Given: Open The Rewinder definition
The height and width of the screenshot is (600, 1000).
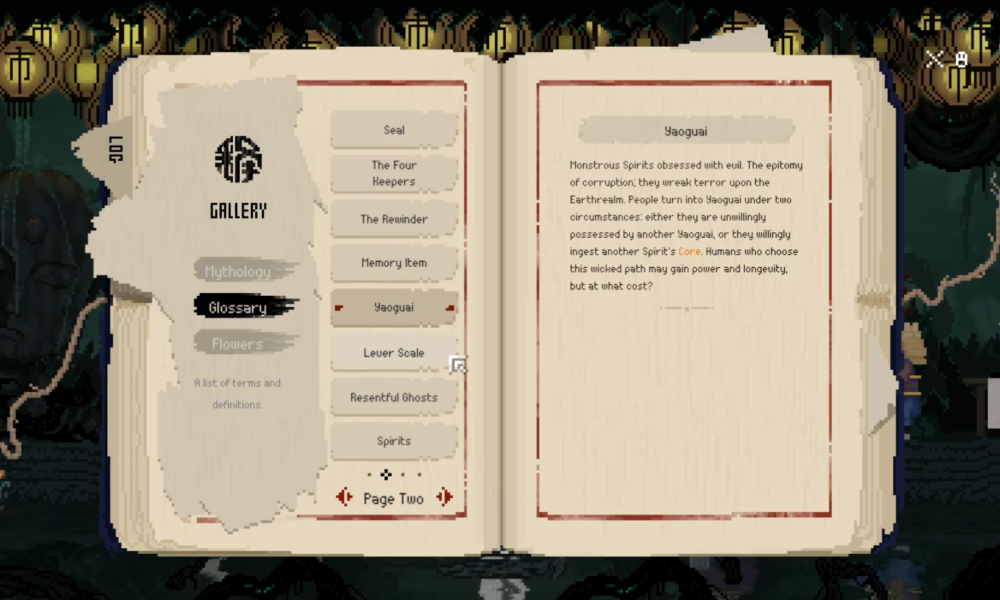Looking at the screenshot, I should point(394,219).
